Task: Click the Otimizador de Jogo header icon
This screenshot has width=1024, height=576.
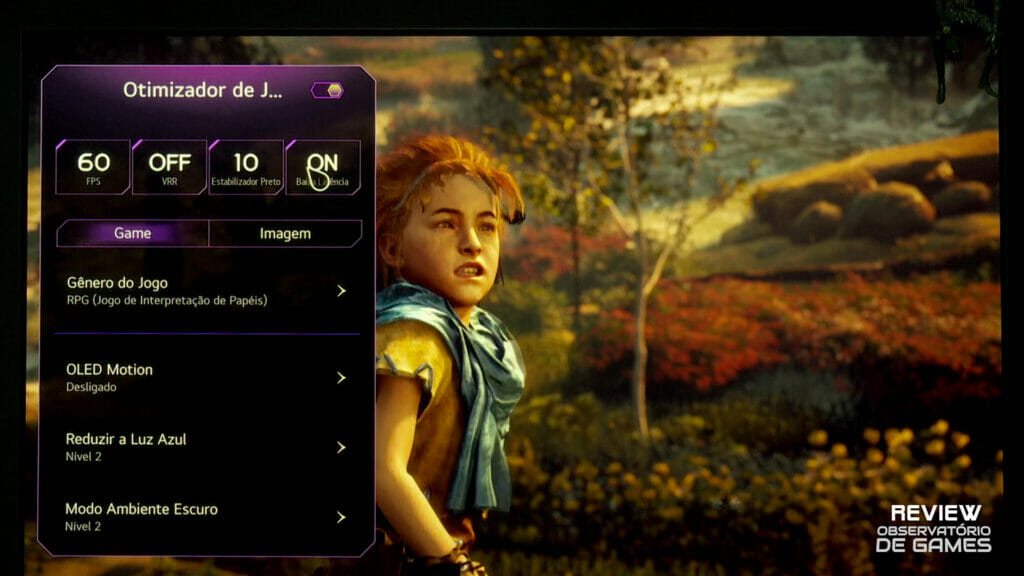Action: pyautogui.click(x=328, y=90)
